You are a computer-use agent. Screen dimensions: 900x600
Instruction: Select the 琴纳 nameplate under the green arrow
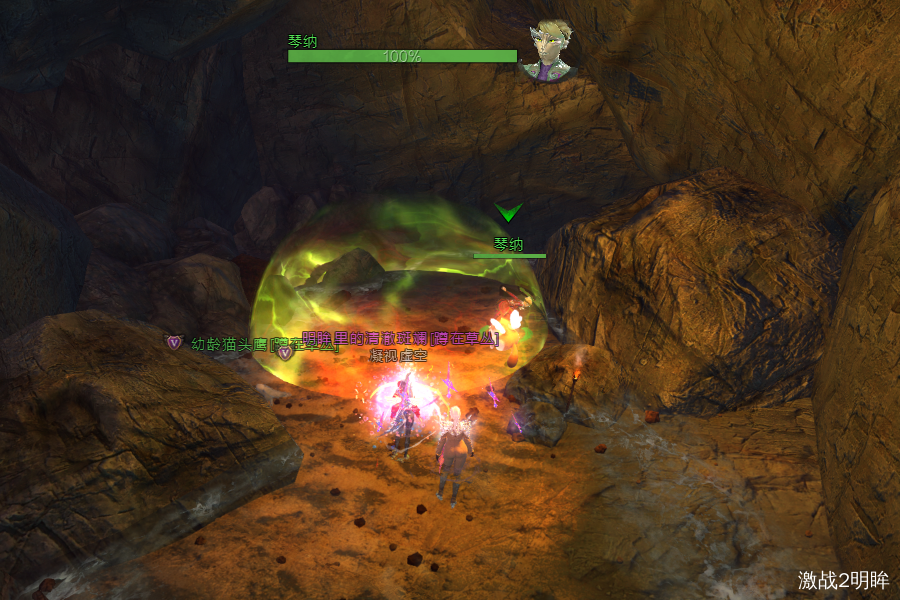point(509,244)
